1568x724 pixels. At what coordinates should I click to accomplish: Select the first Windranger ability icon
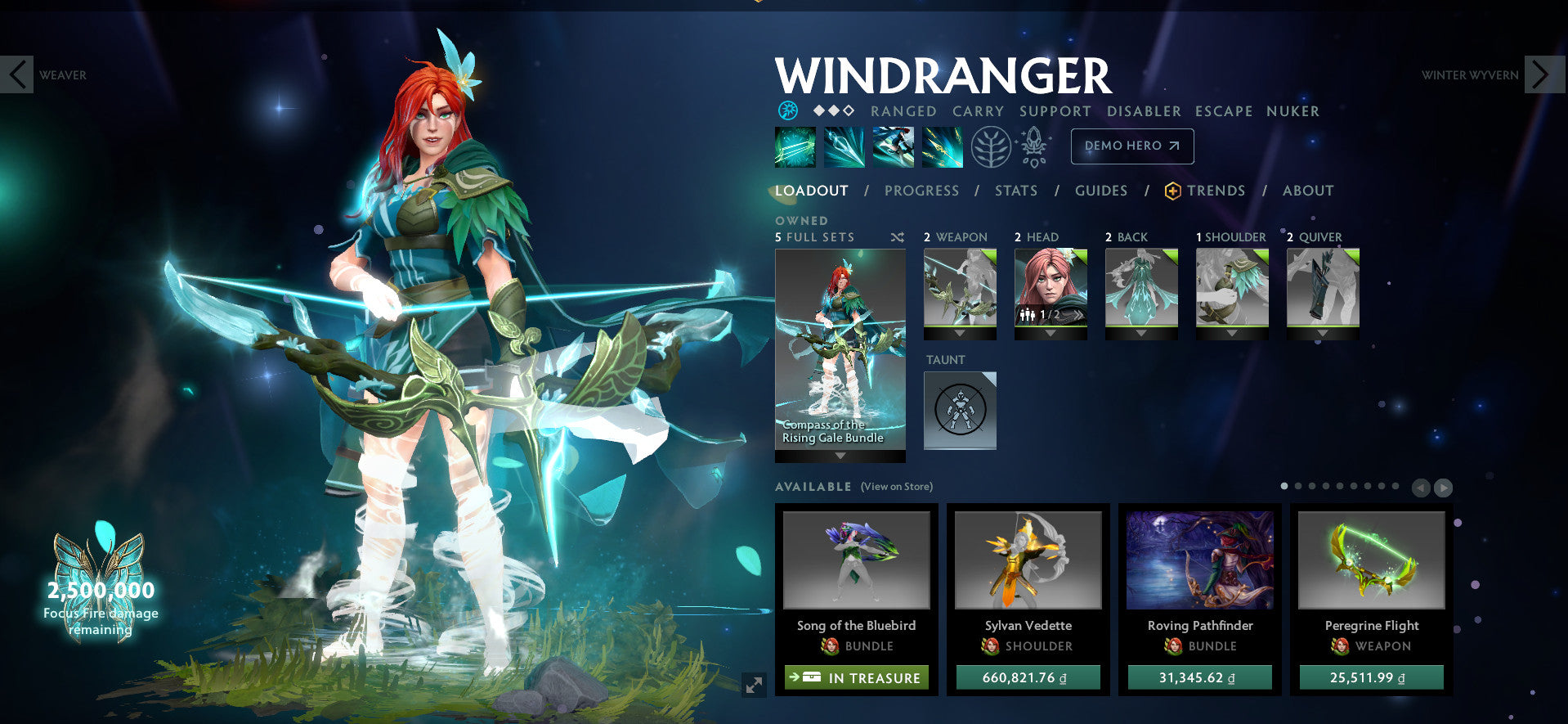point(795,149)
